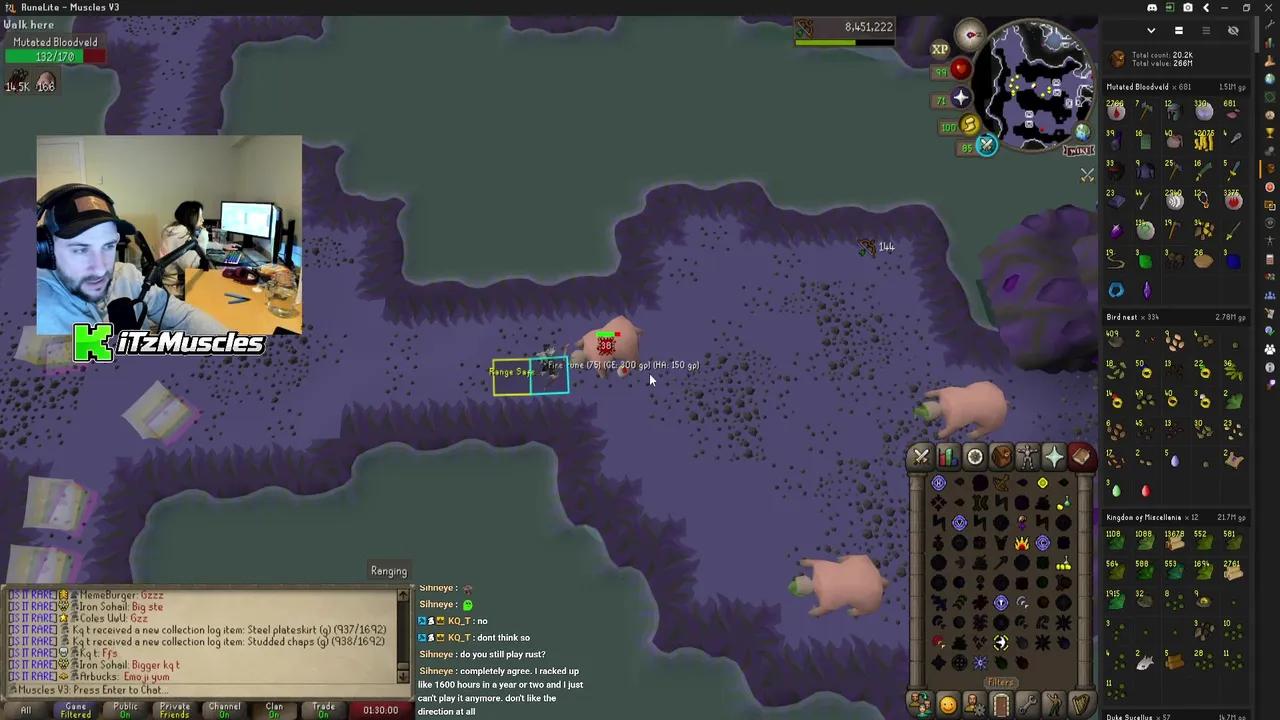
Task: Open the Music player harp tab
Action: point(1082,705)
